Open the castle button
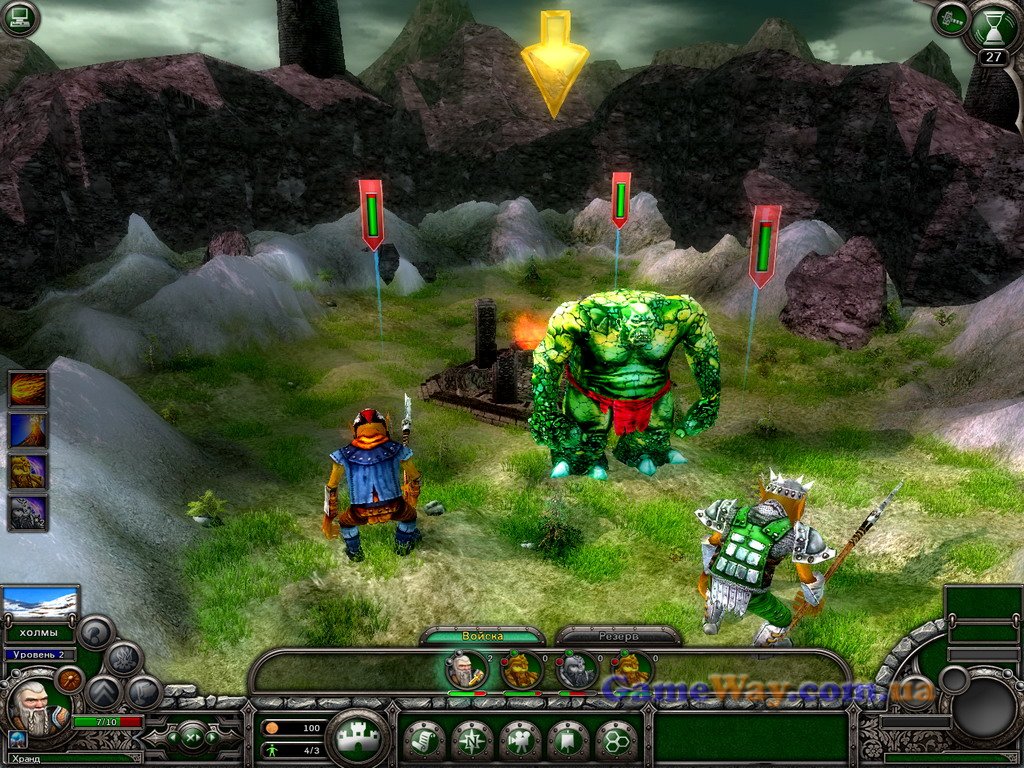This screenshot has height=768, width=1024. point(357,739)
